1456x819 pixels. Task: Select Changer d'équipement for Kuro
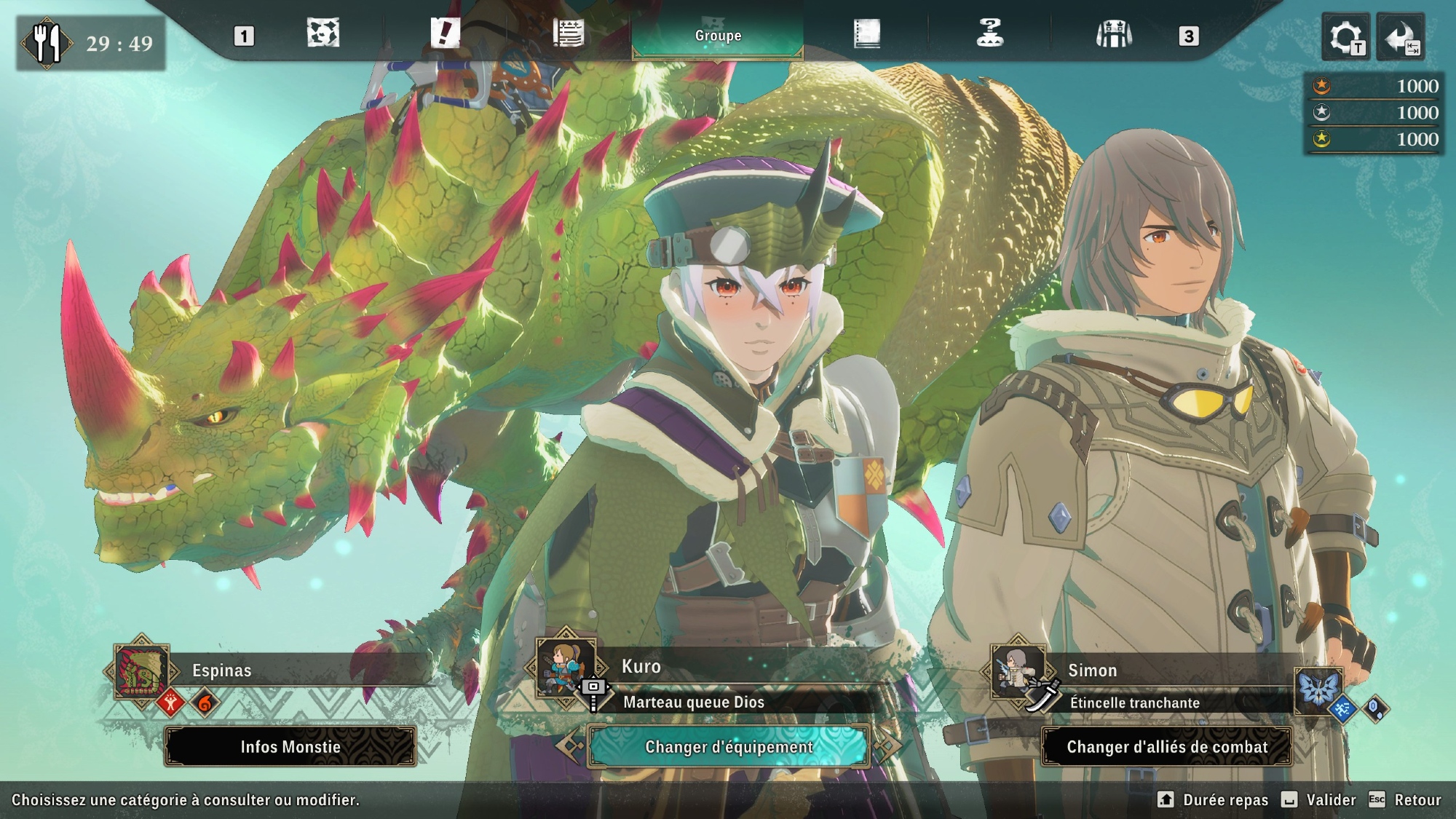coord(728,747)
